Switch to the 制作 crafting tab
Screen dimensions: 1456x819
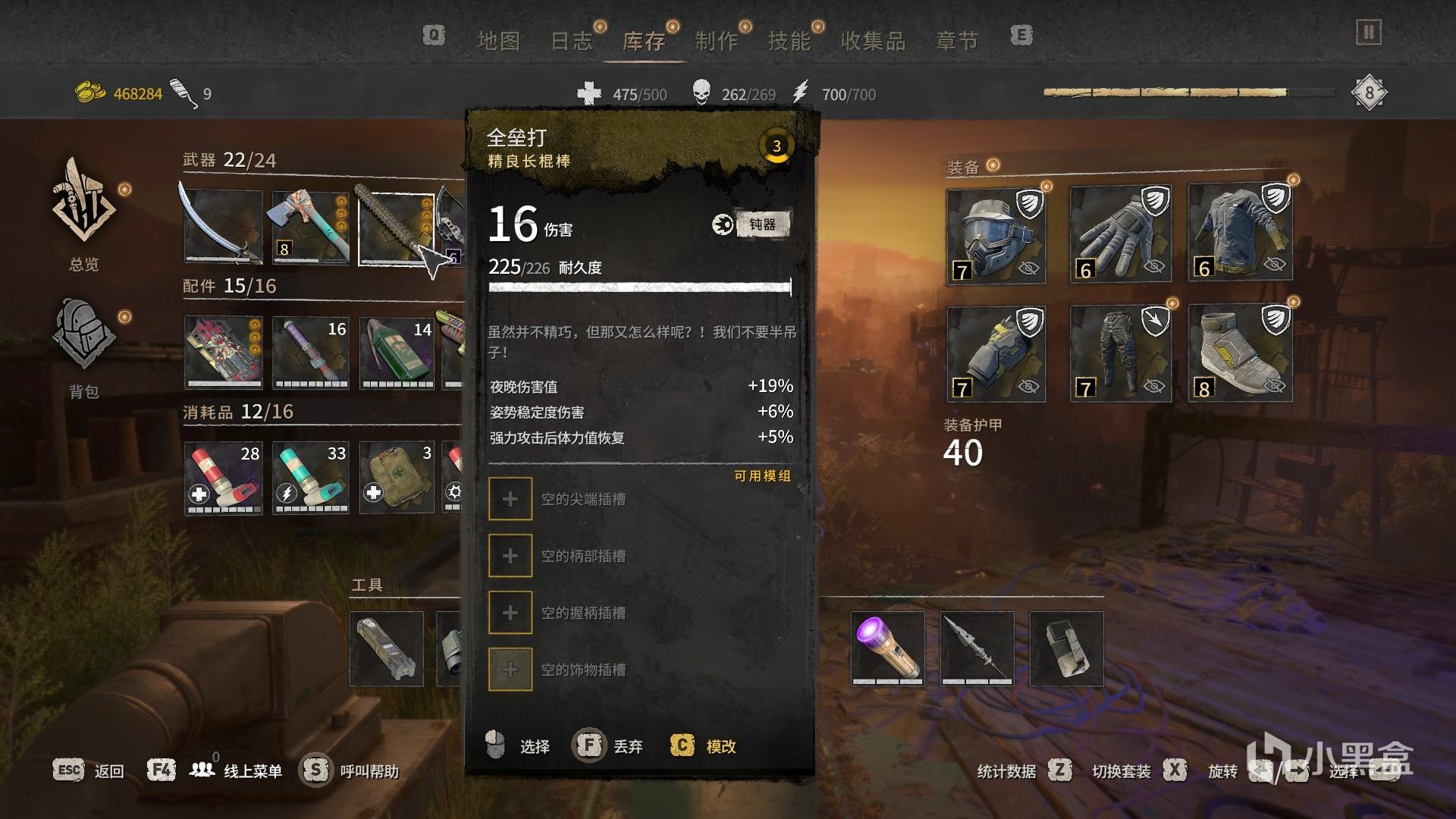[717, 41]
